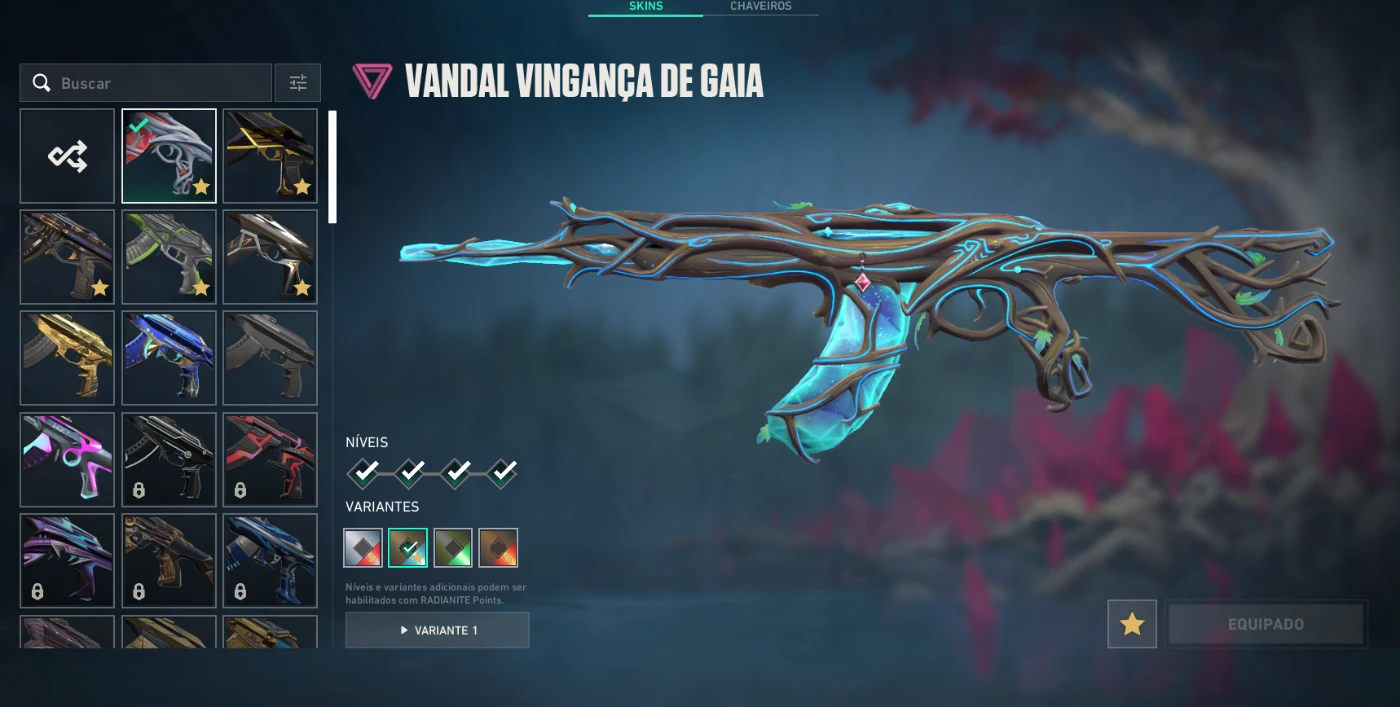Screen dimensions: 1400x707
Task: Select the blue-green variant swatch
Action: point(408,548)
